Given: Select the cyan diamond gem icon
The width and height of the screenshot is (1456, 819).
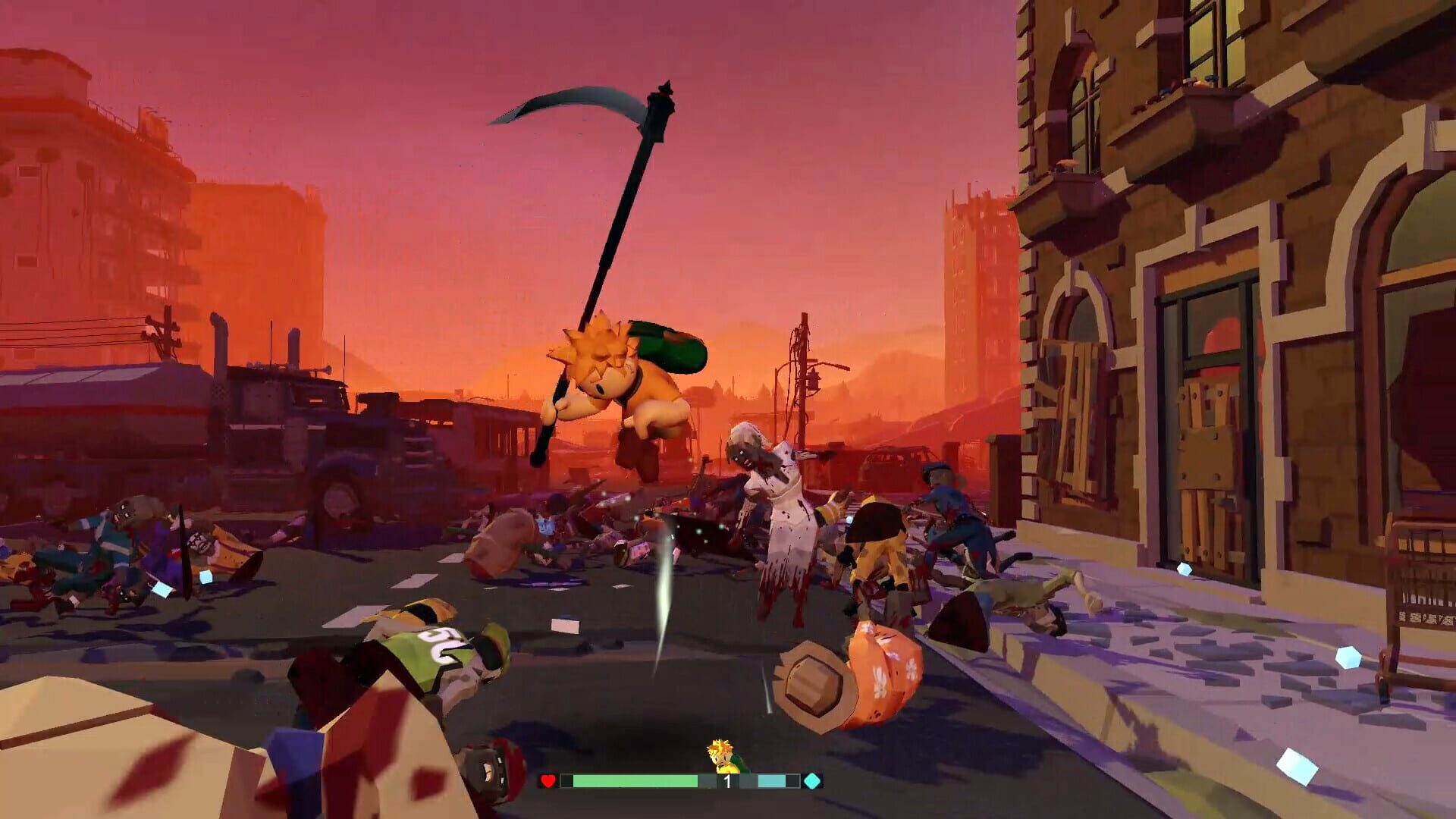Looking at the screenshot, I should [812, 781].
